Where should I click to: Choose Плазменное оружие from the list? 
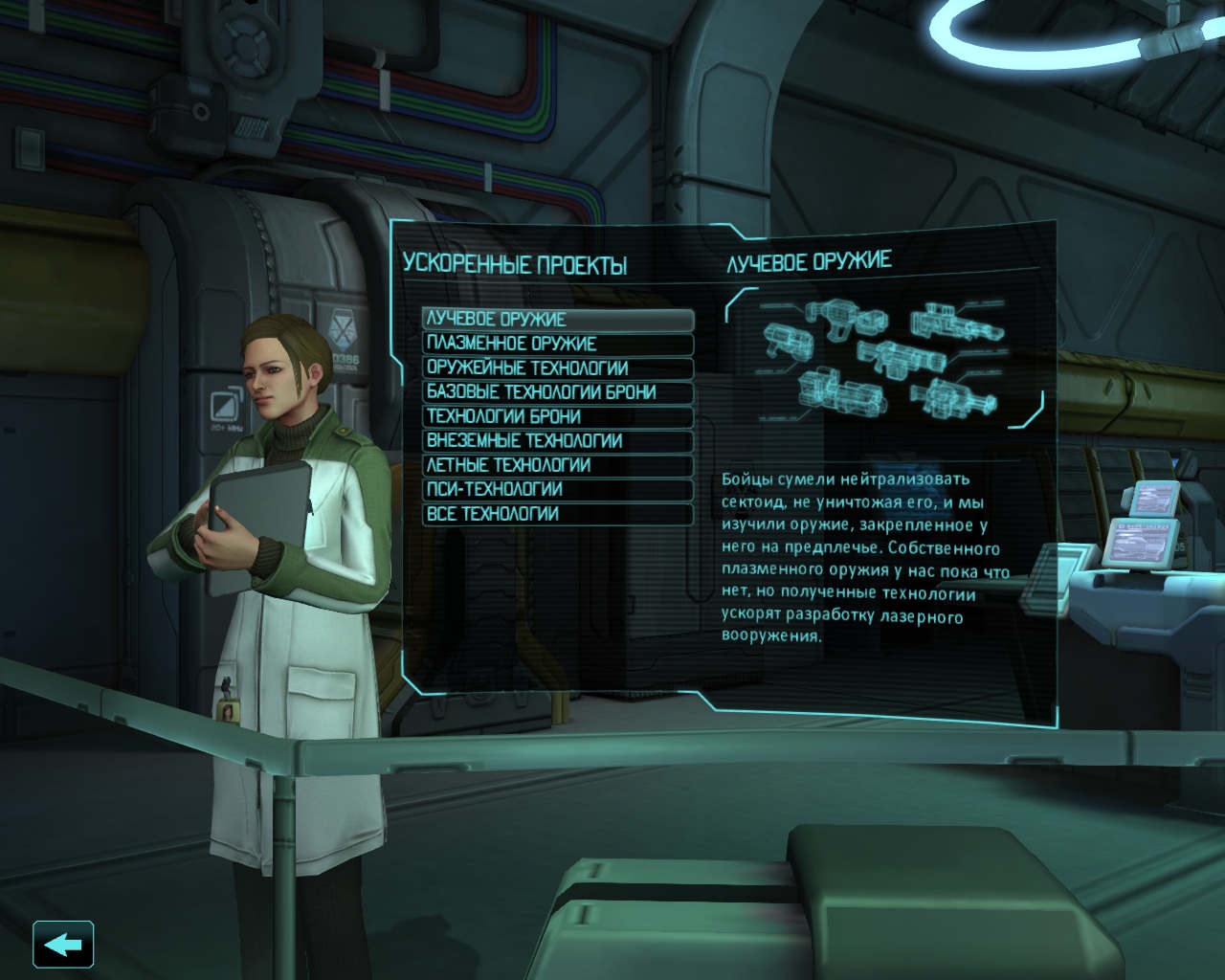557,344
